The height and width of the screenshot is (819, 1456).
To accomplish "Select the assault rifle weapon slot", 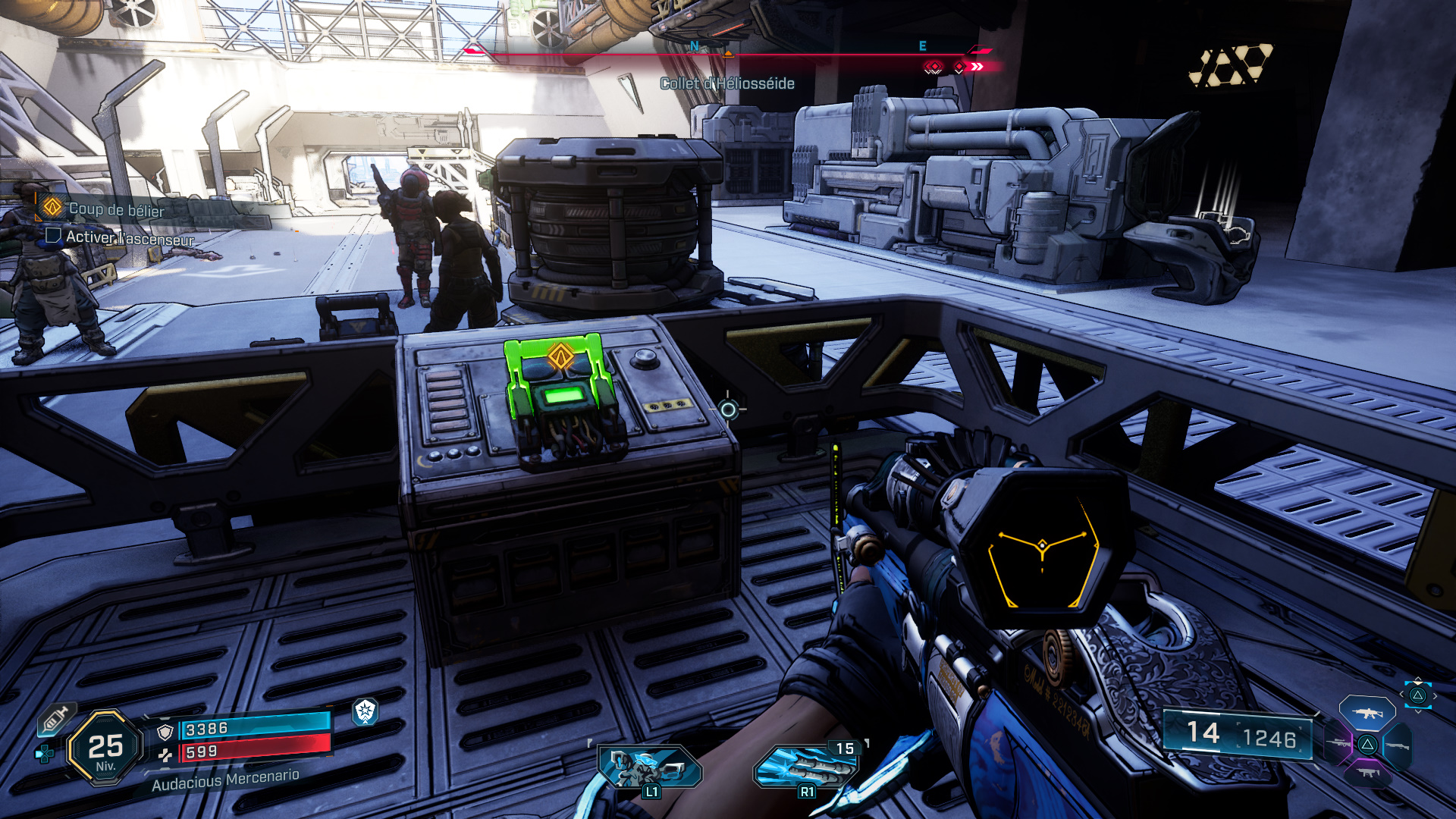I will pyautogui.click(x=1367, y=713).
